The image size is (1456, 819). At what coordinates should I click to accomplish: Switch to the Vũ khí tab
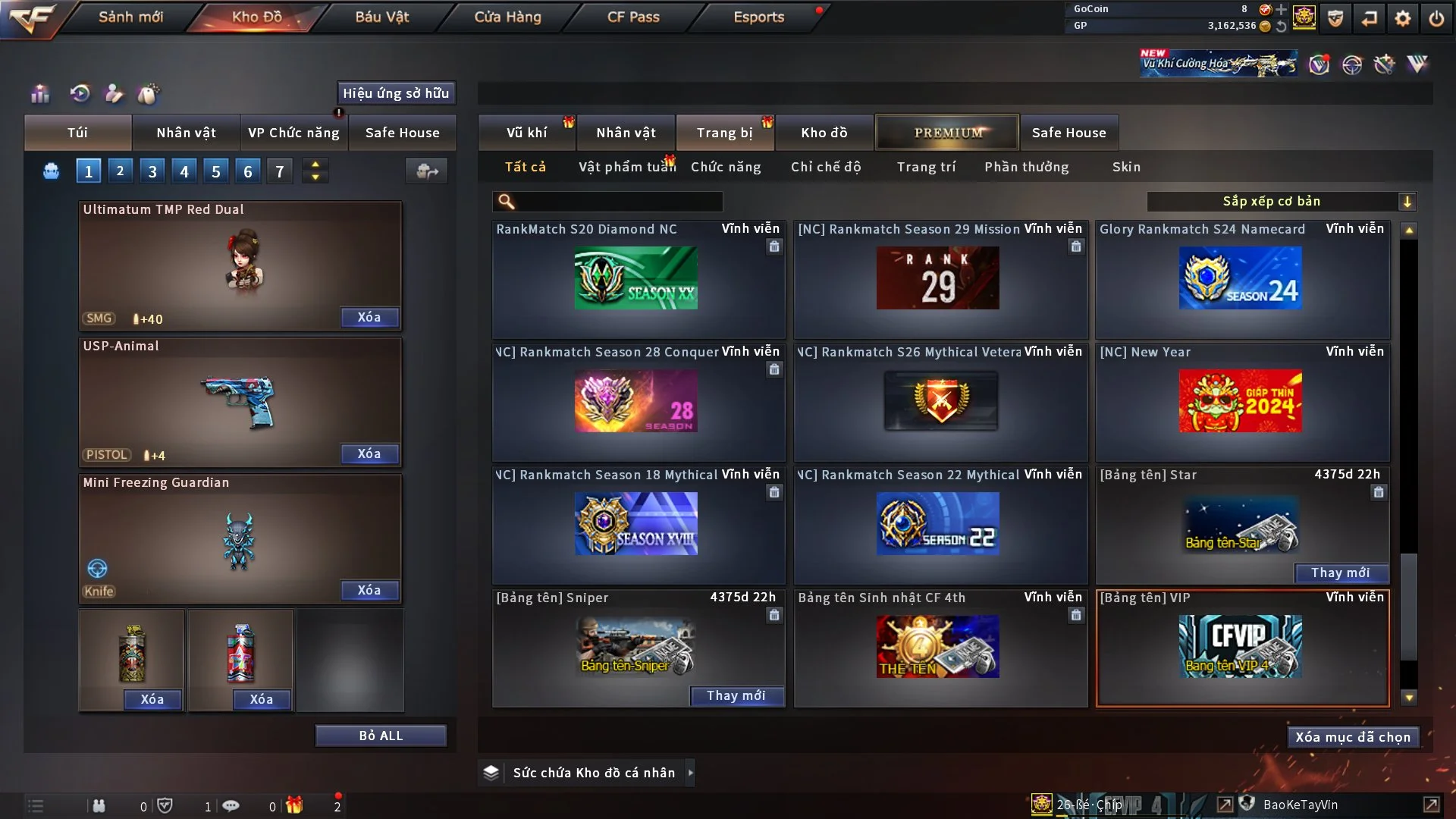click(x=527, y=133)
